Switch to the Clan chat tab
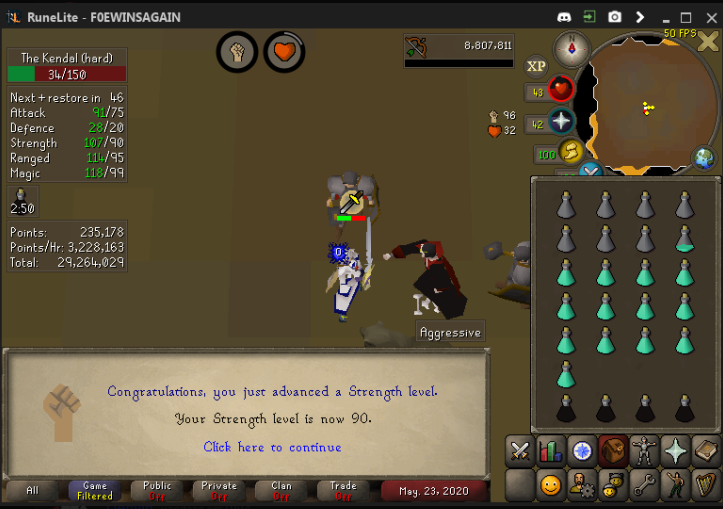The width and height of the screenshot is (723, 509). coord(282,490)
